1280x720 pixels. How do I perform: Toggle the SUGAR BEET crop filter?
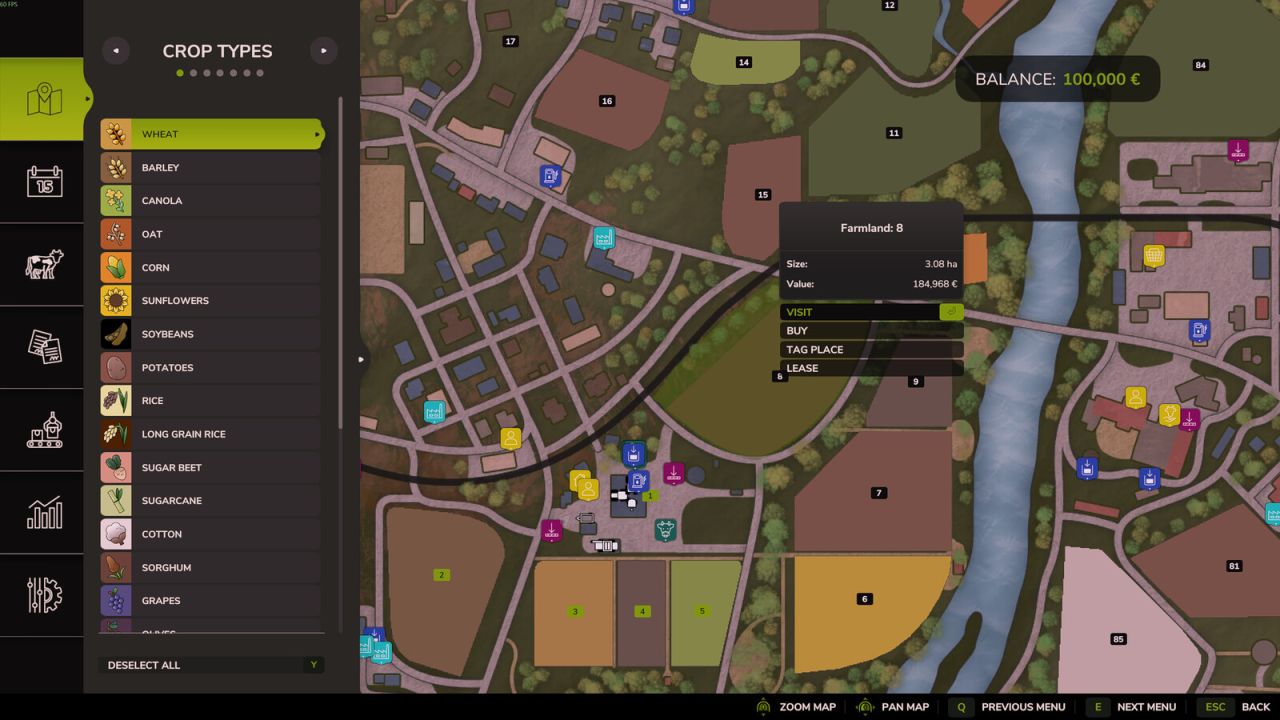pyautogui.click(x=210, y=467)
